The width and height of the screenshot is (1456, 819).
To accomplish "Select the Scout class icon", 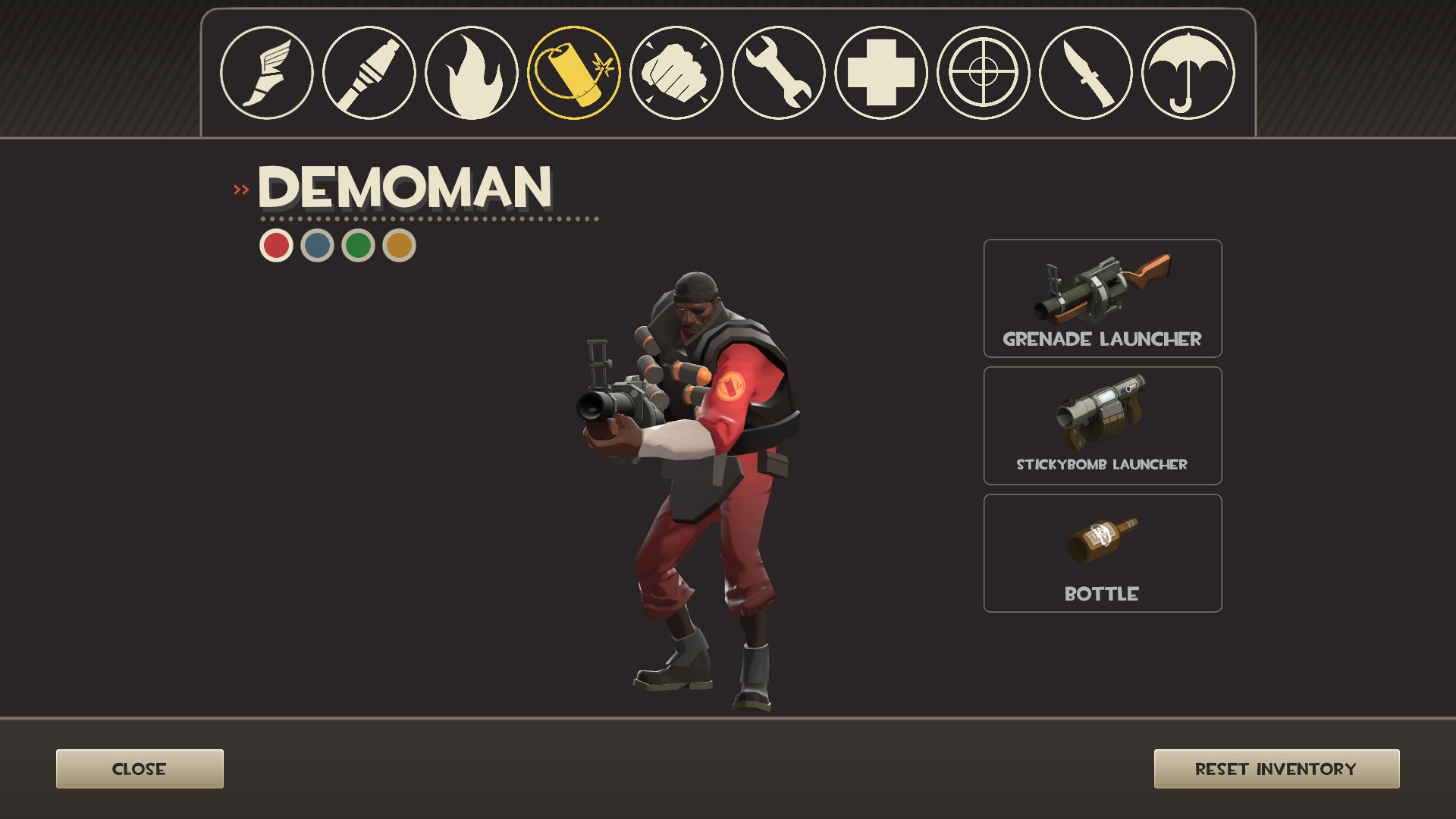I will 265,74.
